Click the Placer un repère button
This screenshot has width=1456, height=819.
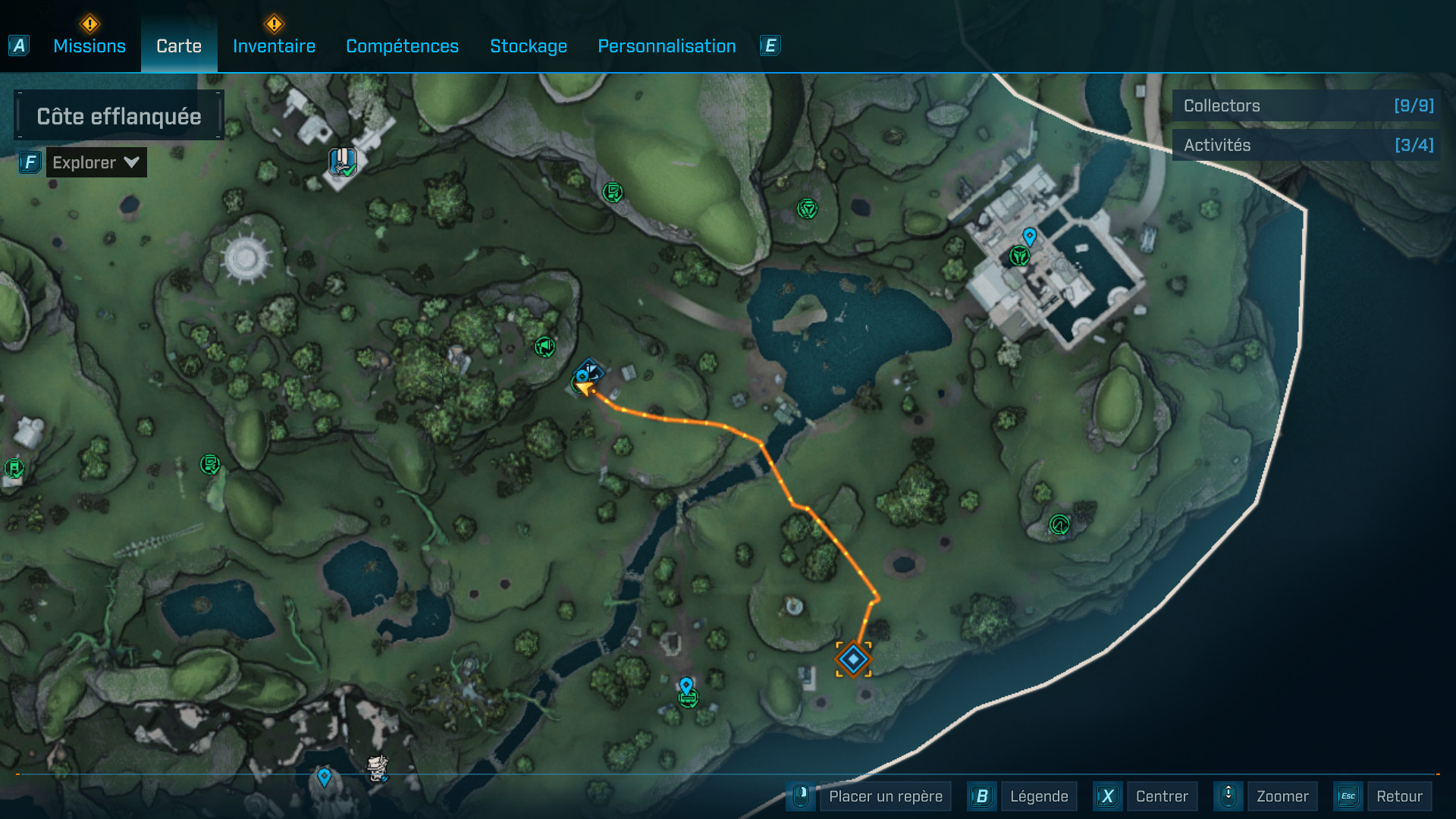(x=885, y=796)
